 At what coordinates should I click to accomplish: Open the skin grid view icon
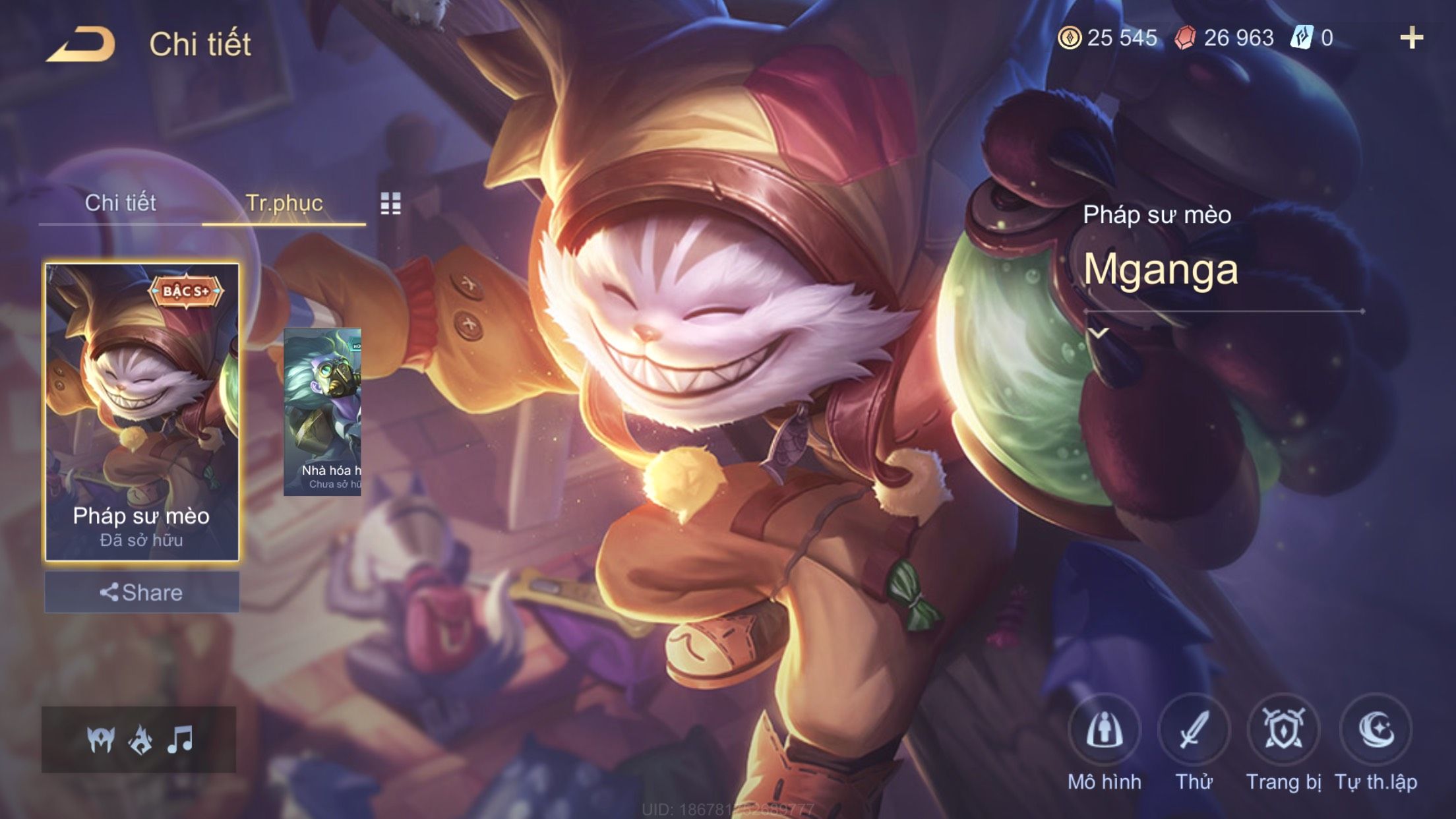coord(390,204)
